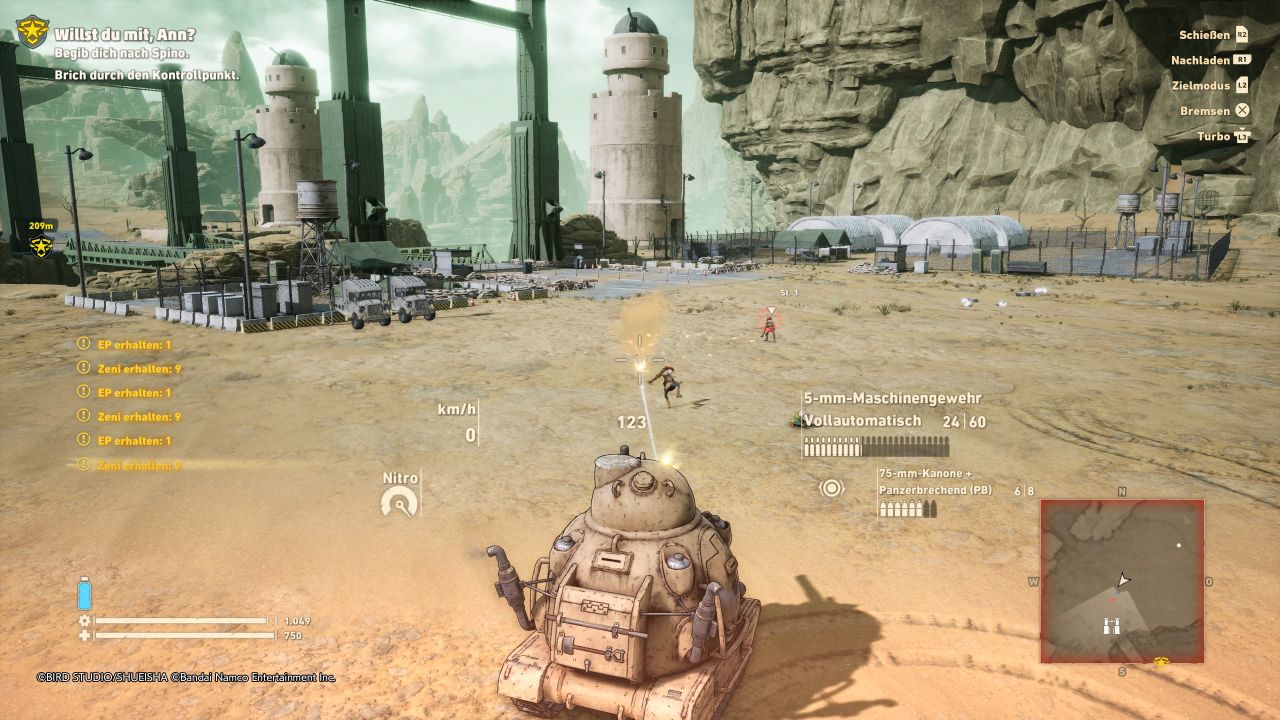Click the blue water bottle icon
The height and width of the screenshot is (720, 1280).
click(x=84, y=594)
